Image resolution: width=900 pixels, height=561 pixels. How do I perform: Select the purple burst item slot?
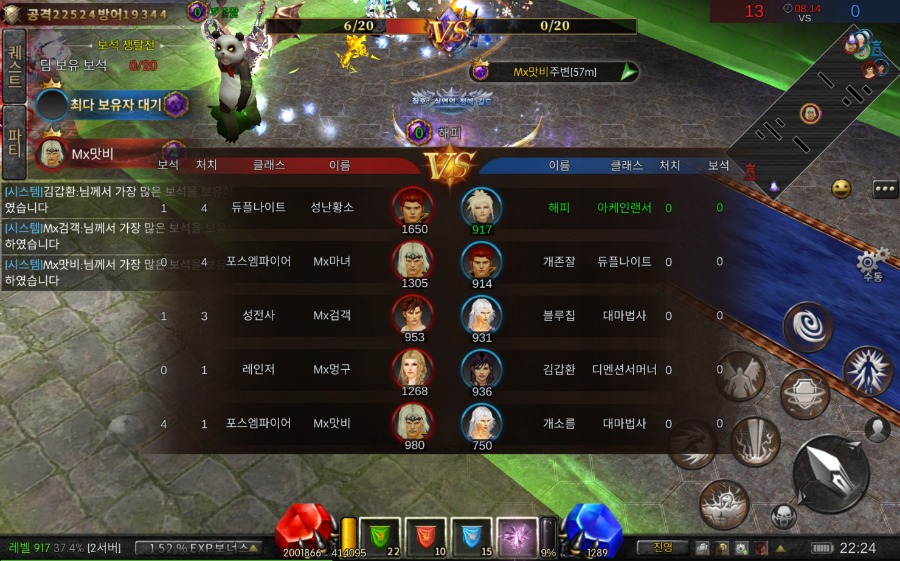[x=518, y=536]
